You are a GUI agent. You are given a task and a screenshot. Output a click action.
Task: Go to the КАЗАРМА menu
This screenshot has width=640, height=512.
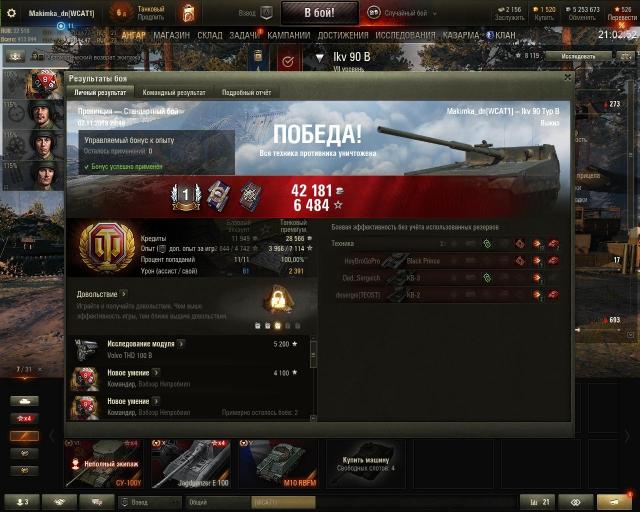[461, 35]
